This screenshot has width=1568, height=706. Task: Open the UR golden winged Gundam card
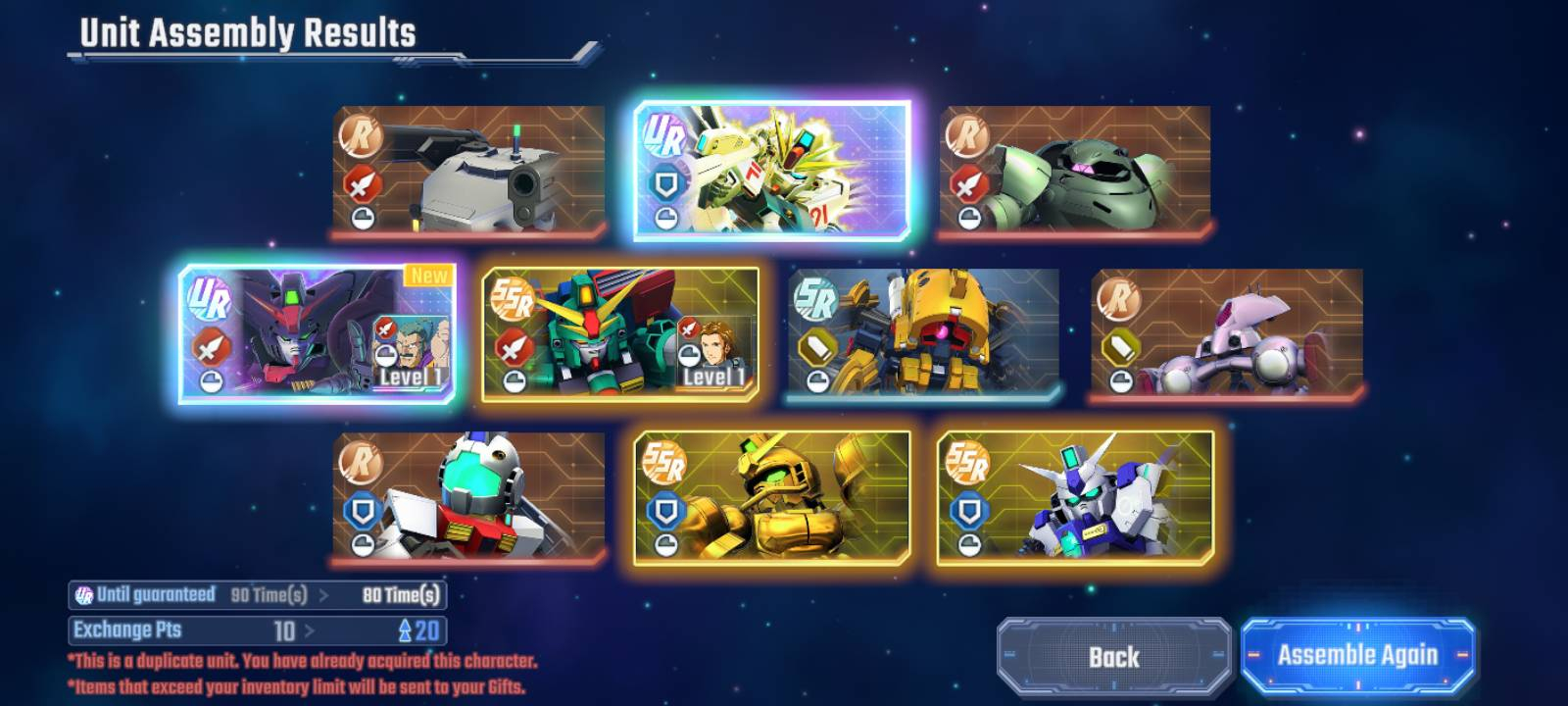(772, 171)
